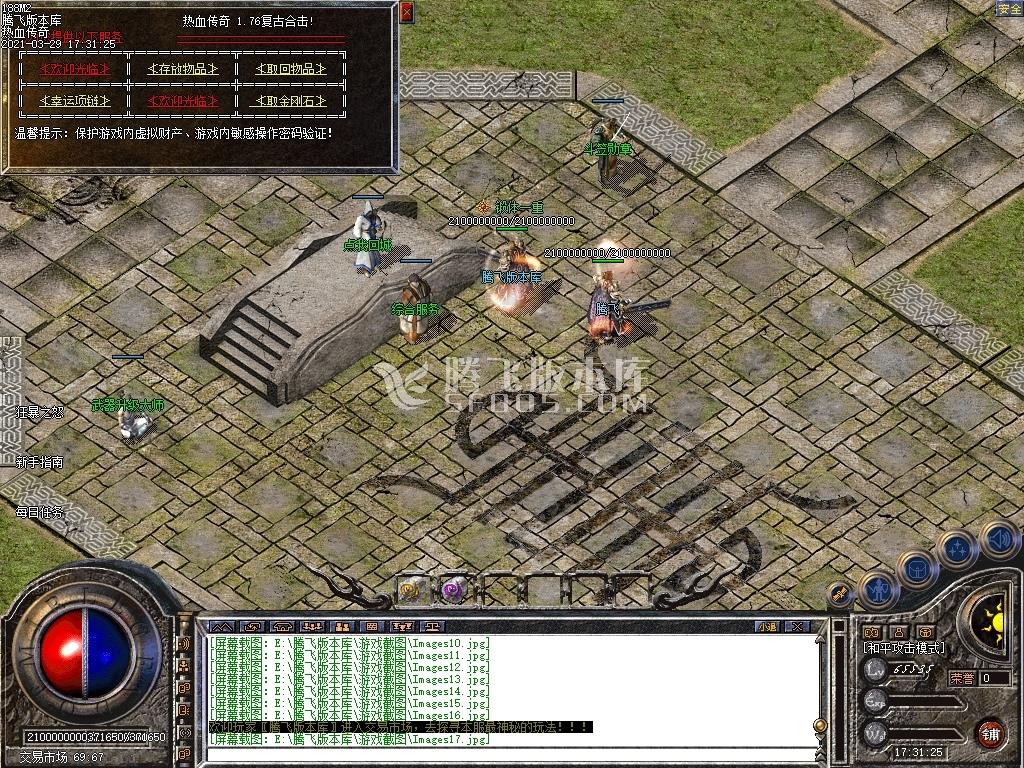Select the purple item in the belt slot
This screenshot has width=1024, height=768.
pyautogui.click(x=455, y=590)
